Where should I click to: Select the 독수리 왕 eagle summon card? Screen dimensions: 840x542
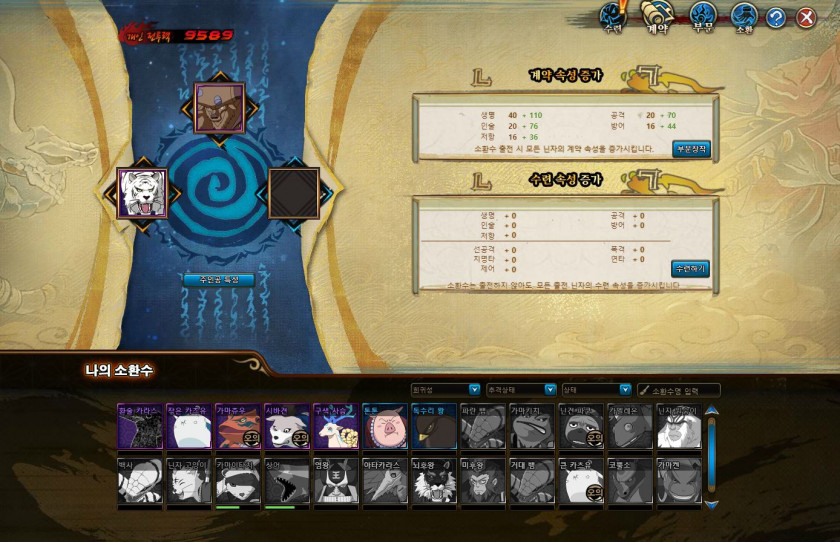click(433, 427)
